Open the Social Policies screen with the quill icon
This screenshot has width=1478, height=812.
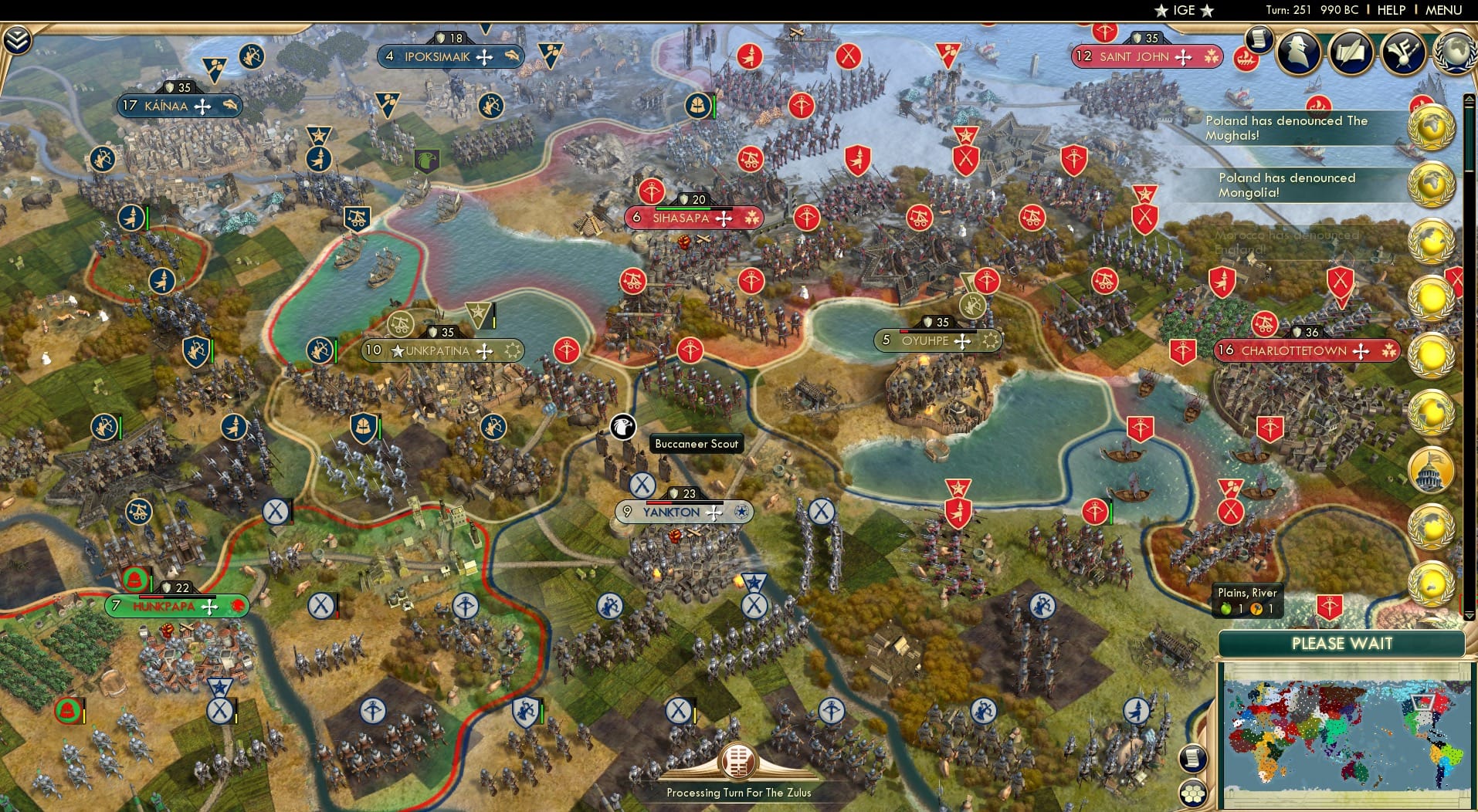coord(1352,52)
